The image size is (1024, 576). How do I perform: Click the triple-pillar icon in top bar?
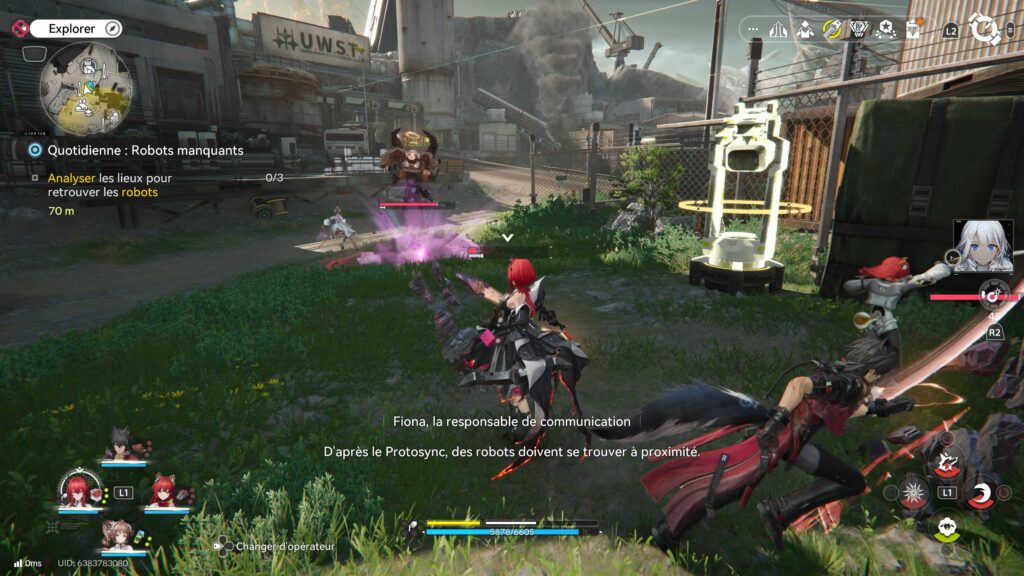tap(778, 30)
